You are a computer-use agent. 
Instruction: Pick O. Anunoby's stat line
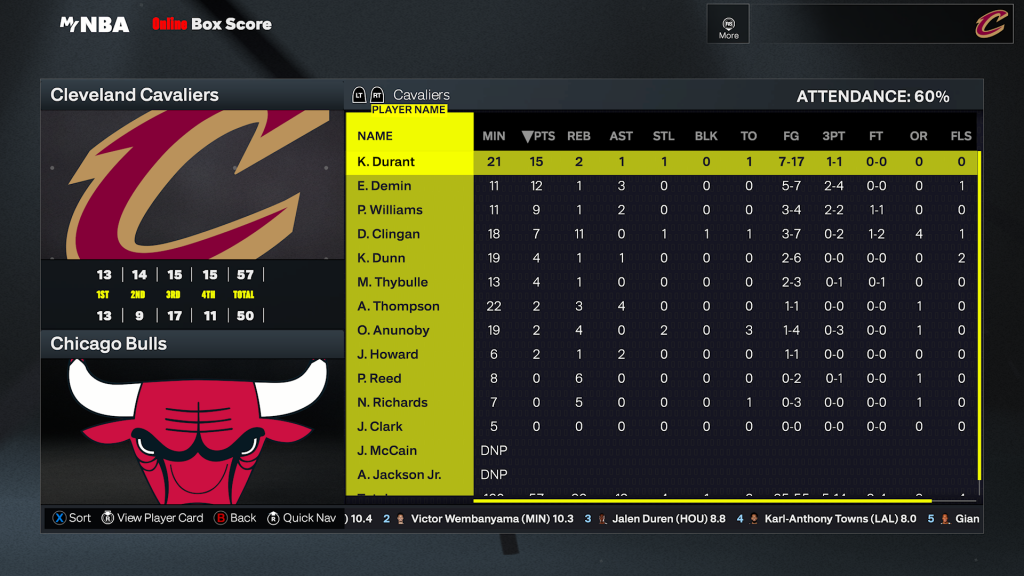coord(394,330)
